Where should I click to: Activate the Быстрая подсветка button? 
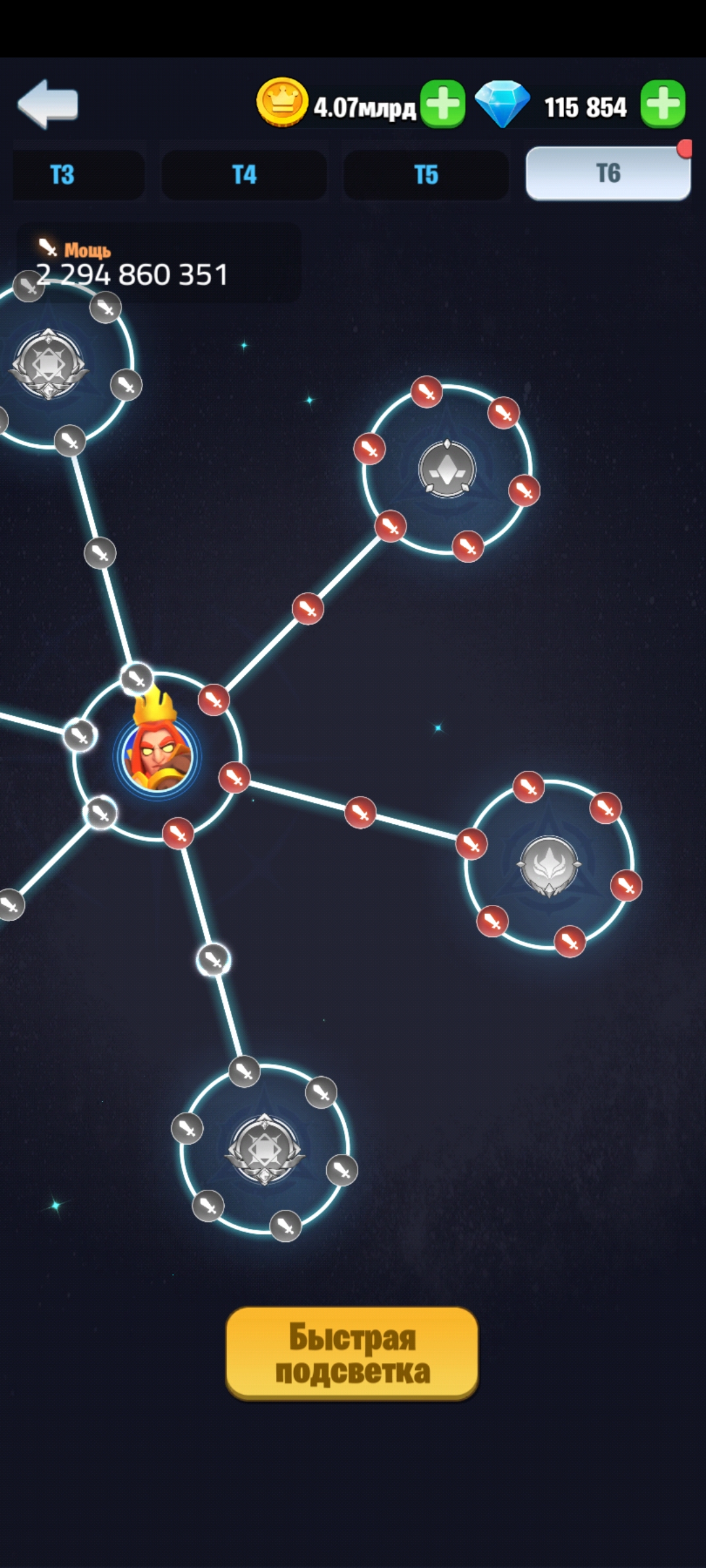pyautogui.click(x=352, y=1353)
